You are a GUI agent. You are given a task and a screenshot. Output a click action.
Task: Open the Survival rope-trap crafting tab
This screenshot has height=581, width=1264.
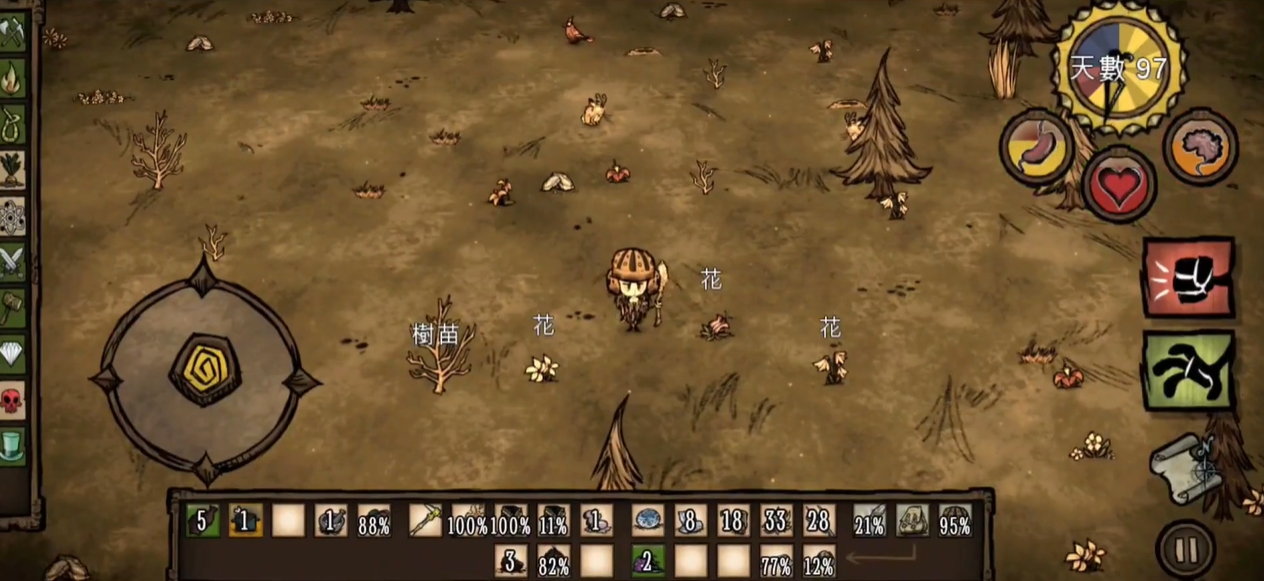[x=12, y=124]
